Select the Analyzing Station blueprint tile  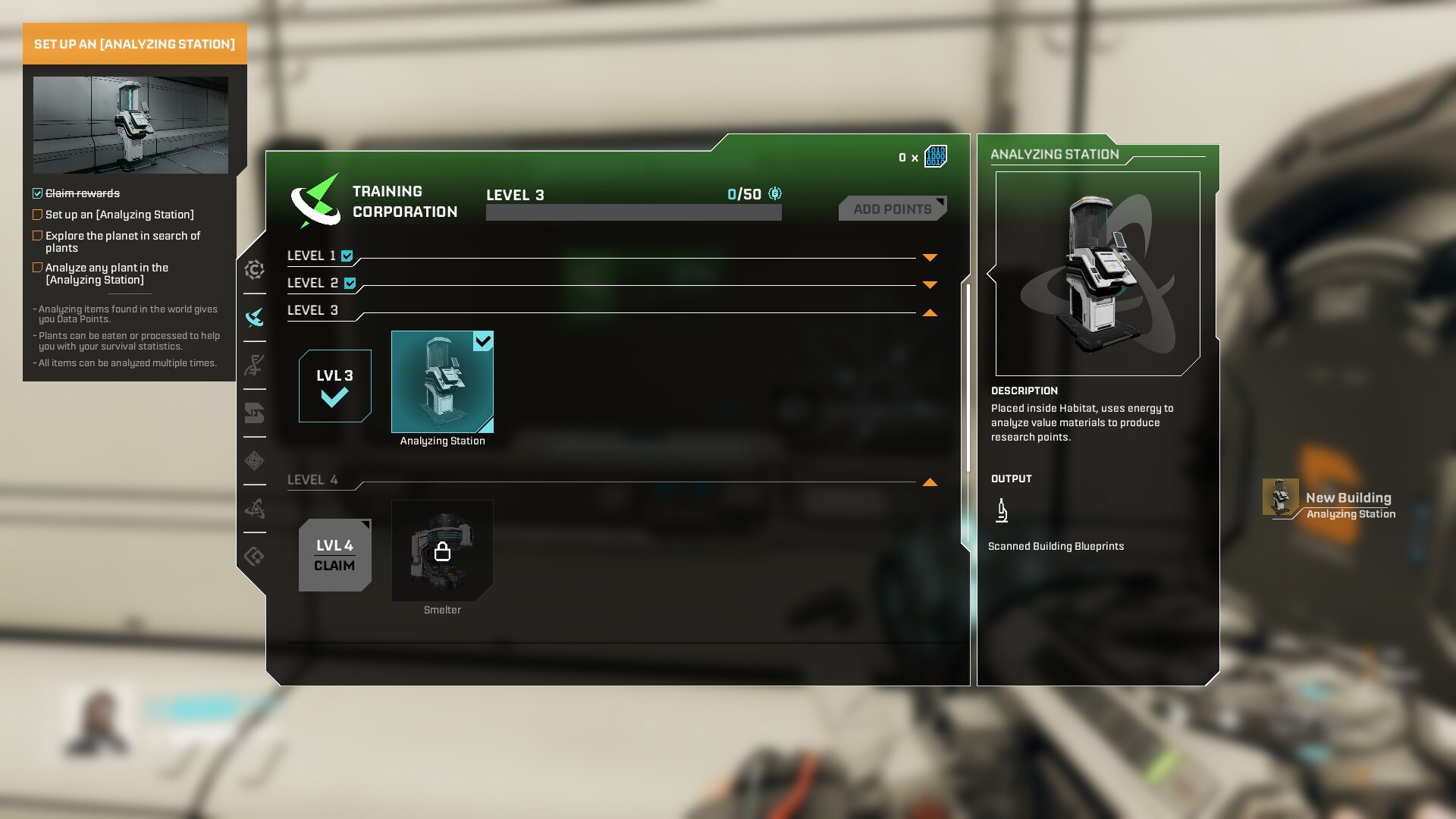pyautogui.click(x=442, y=381)
